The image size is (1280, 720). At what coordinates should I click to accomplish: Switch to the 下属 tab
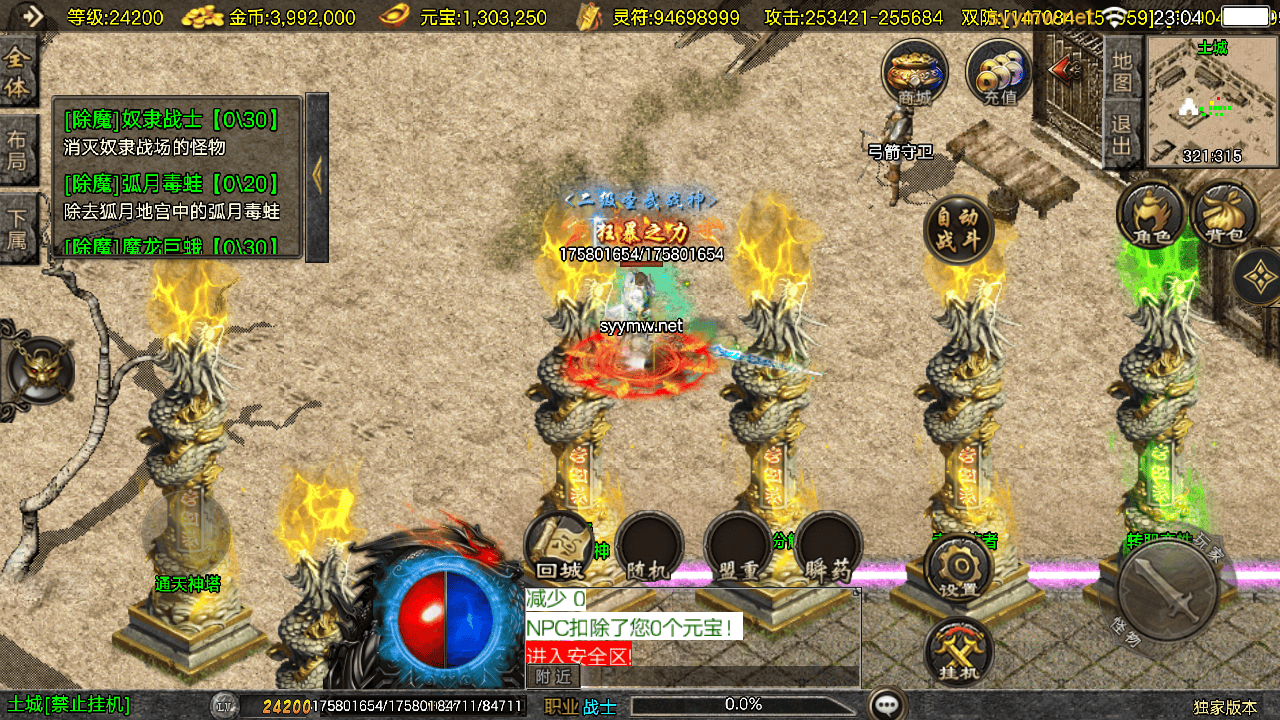[x=17, y=228]
